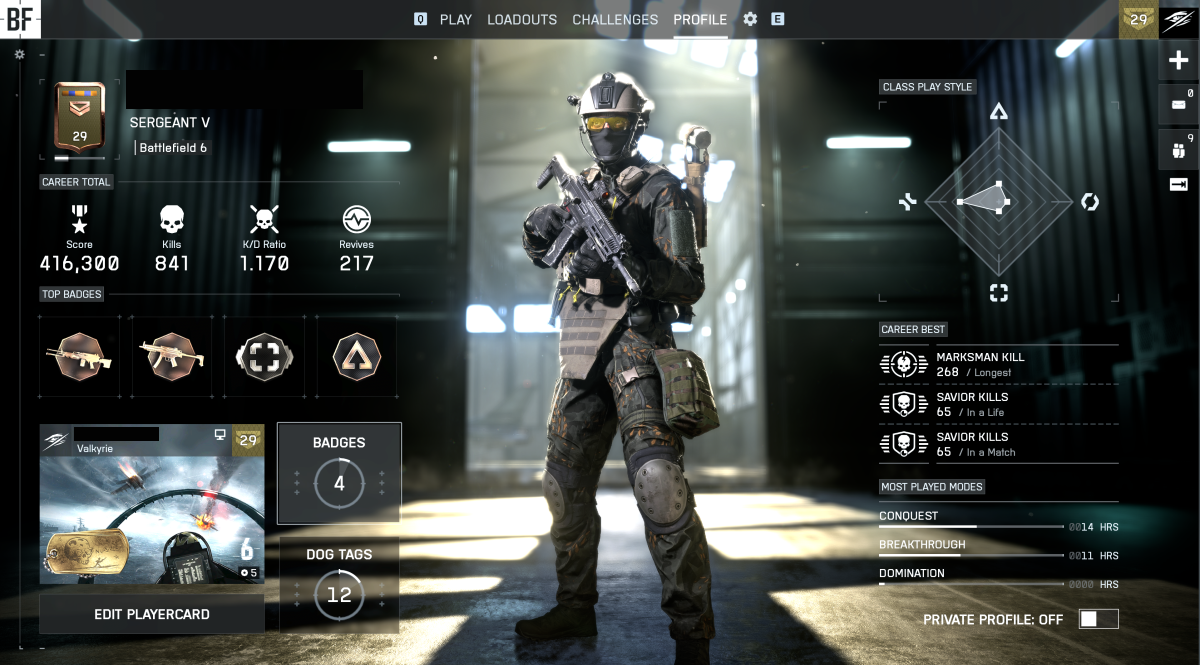1200x665 pixels.
Task: Click the plus button in the sidebar
Action: (x=1178, y=61)
